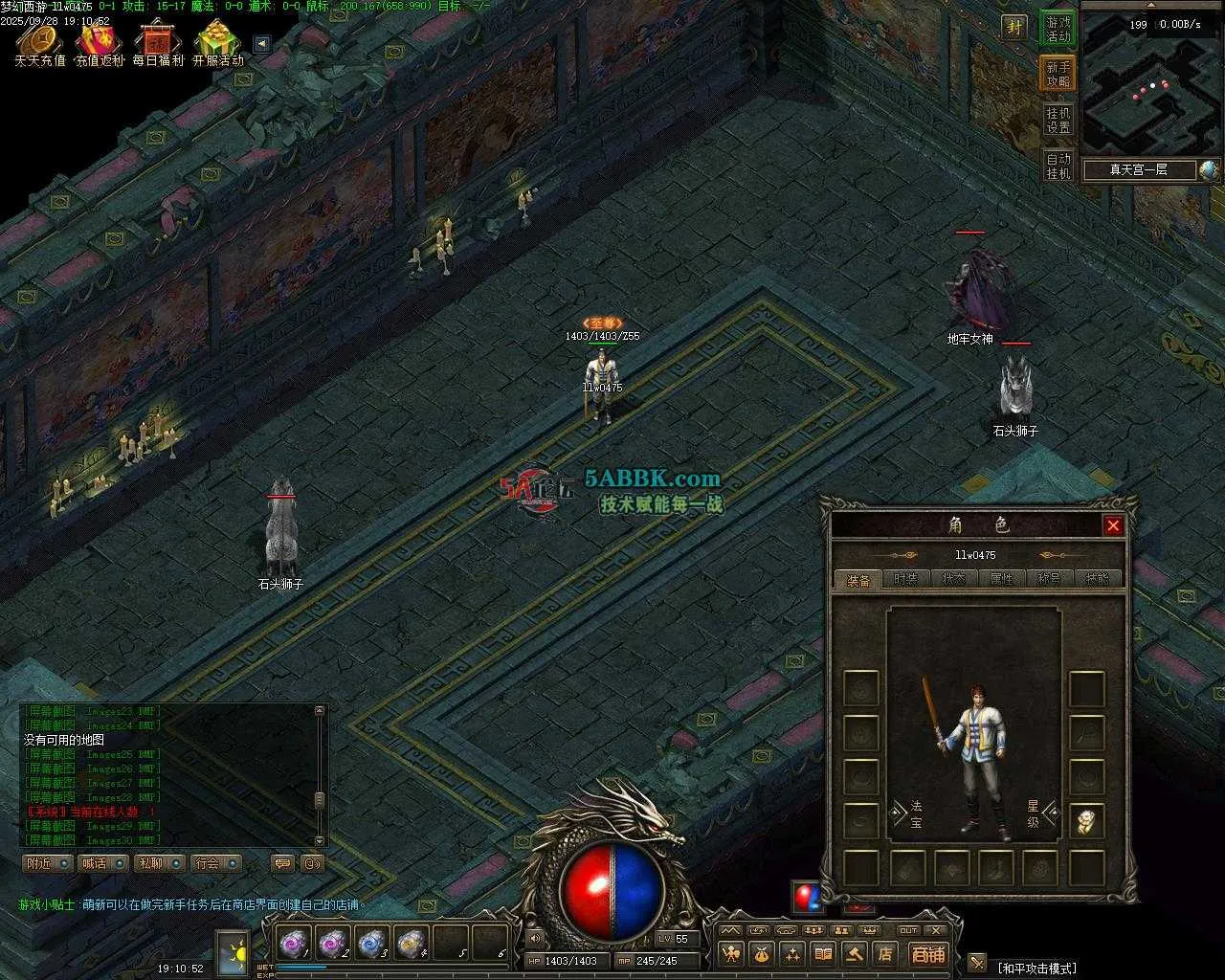This screenshot has height=980, width=1225.
Task: Switch to the 技能 skills tab
Action: [1097, 579]
